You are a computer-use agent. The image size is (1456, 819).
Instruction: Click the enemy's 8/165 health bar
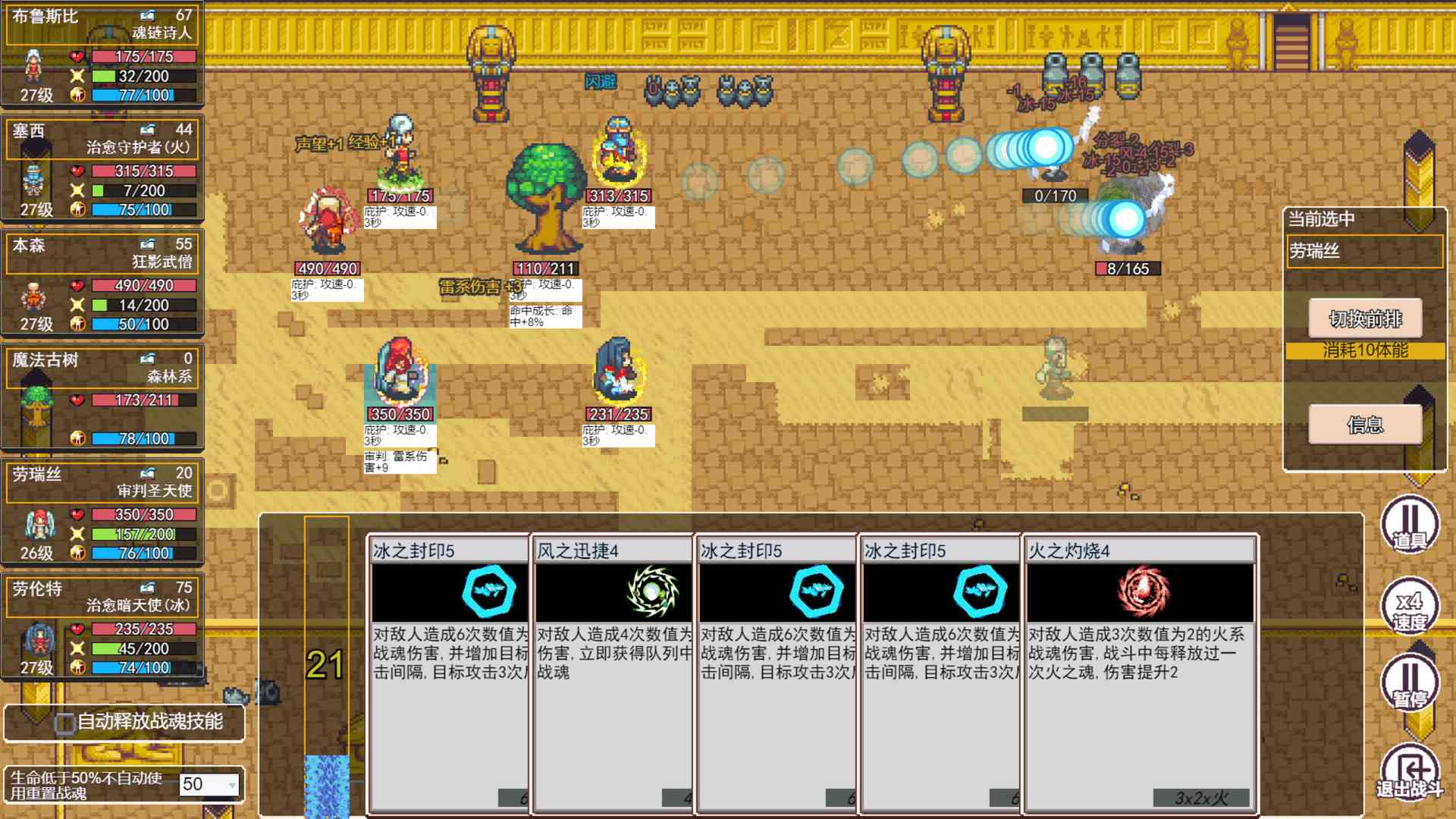[1126, 267]
